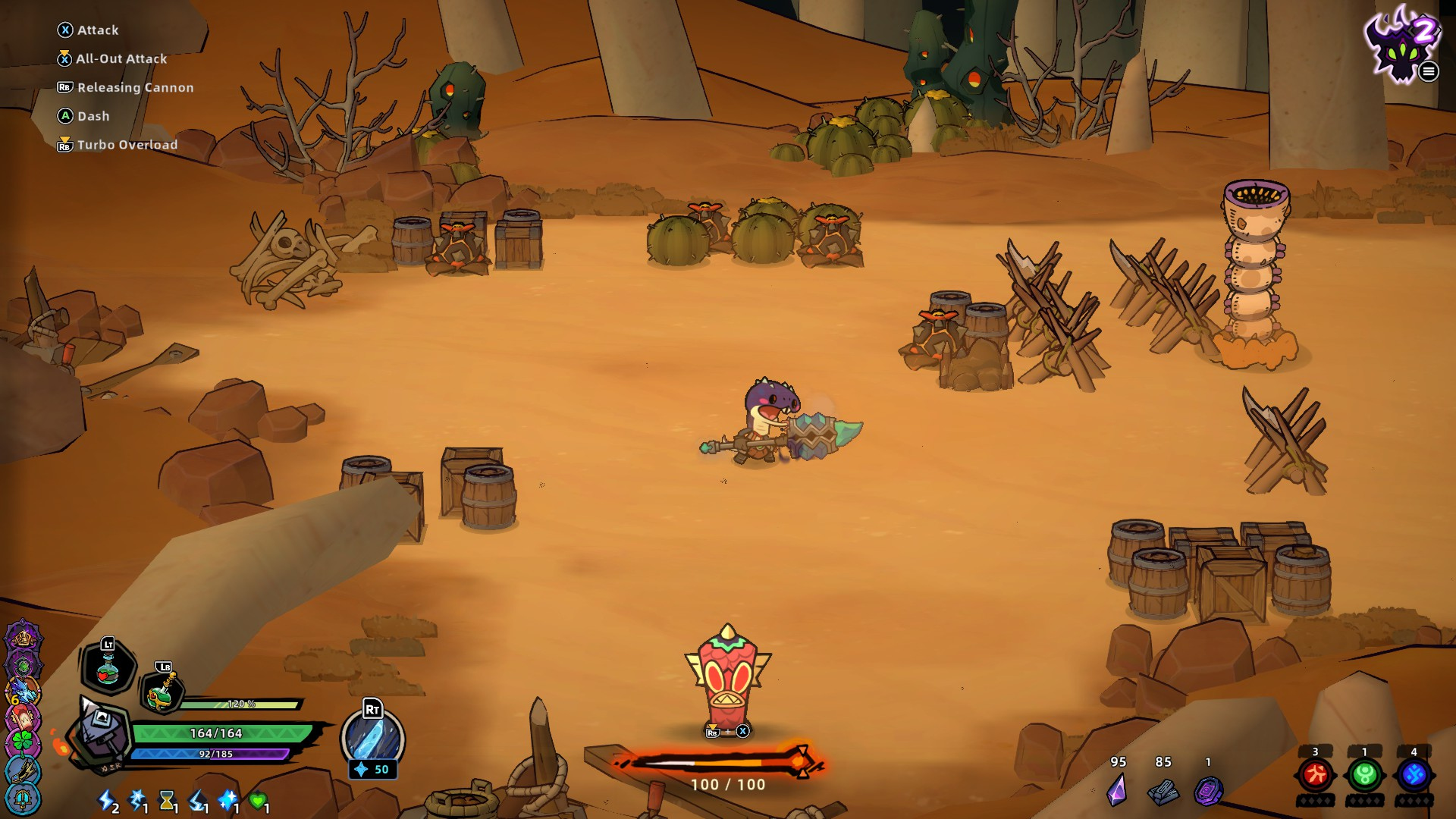
Task: Click the blue rune element orb
Action: coord(1414,775)
